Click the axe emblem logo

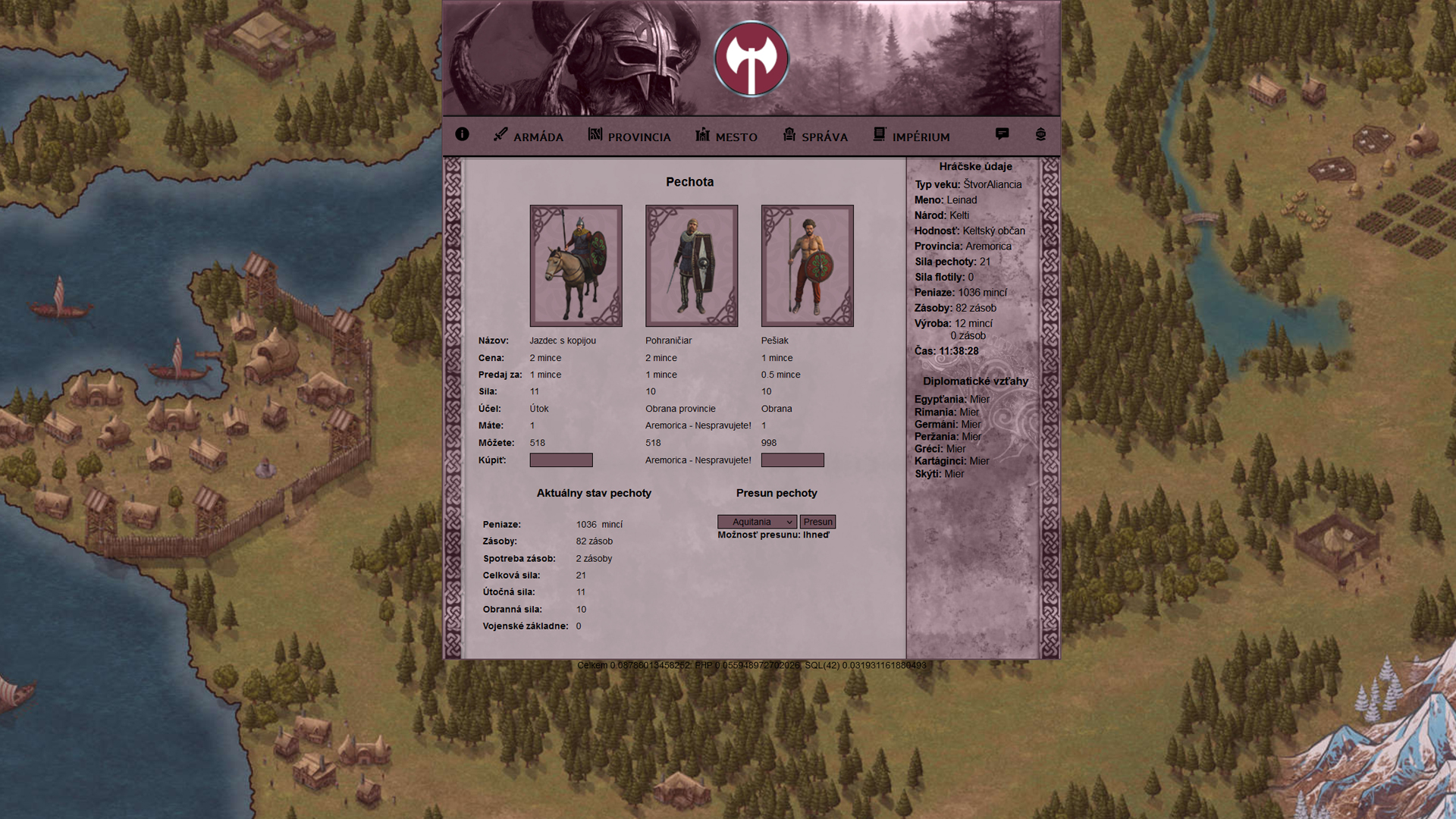(x=751, y=59)
